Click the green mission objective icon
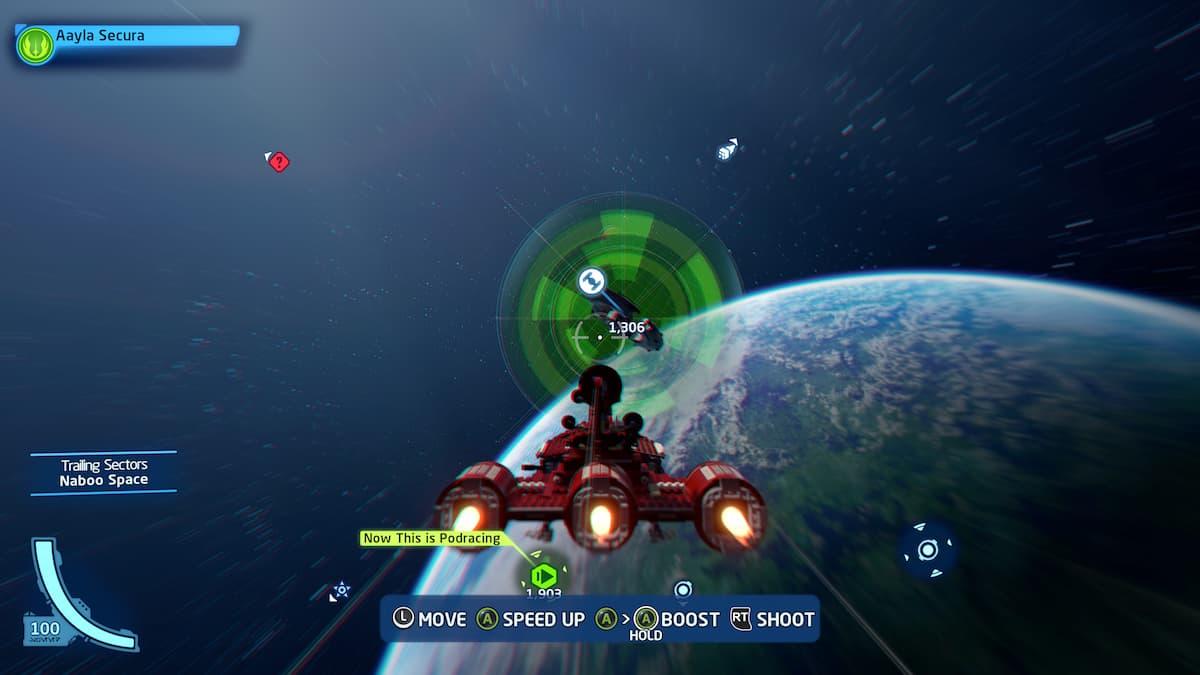Viewport: 1200px width, 675px height. 543,577
